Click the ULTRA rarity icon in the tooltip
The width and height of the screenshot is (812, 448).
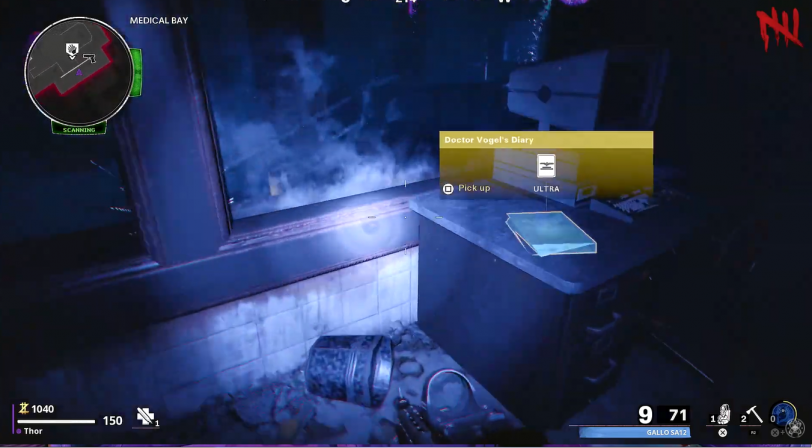click(546, 166)
